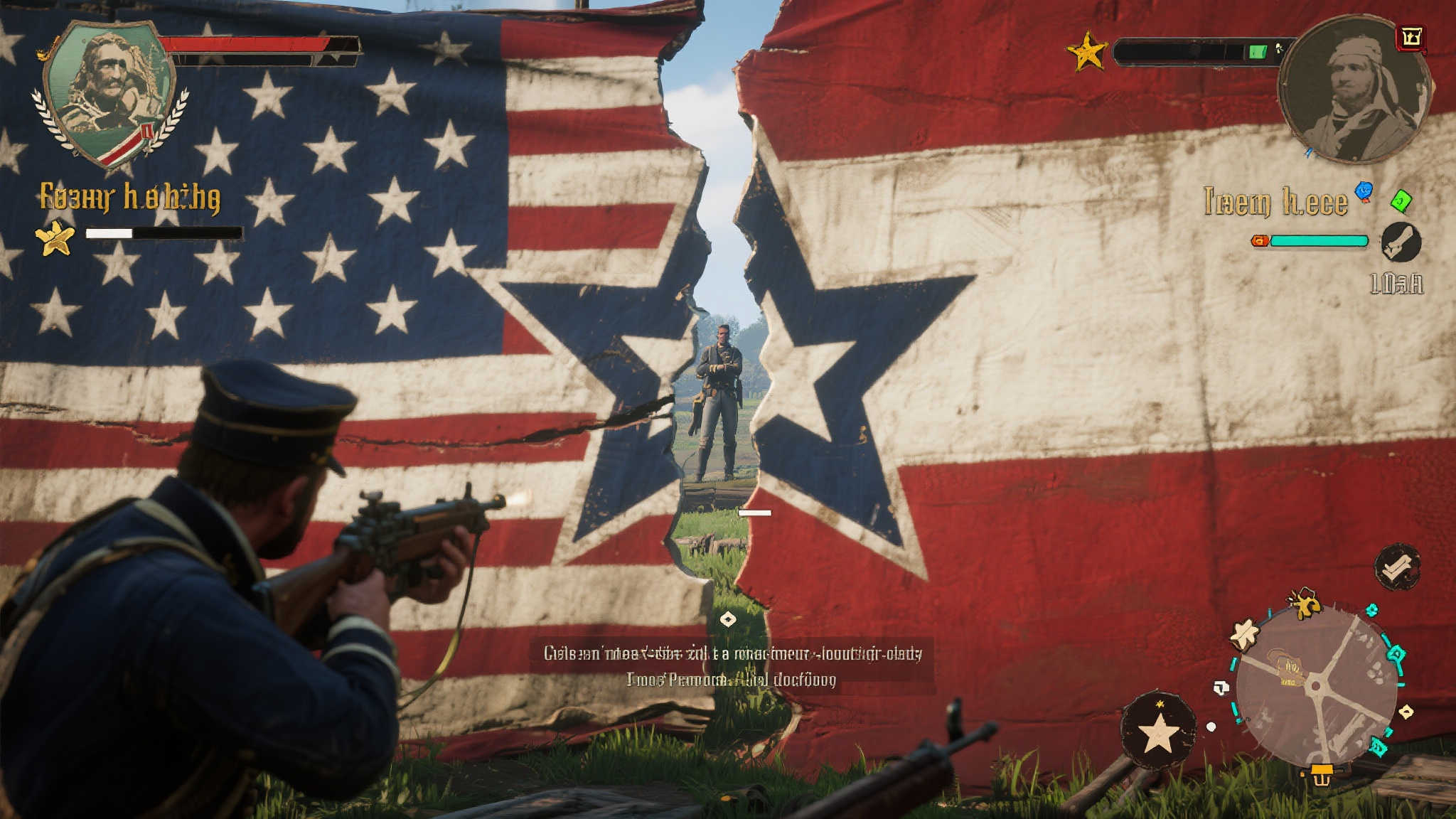Image resolution: width=1456 pixels, height=819 pixels.
Task: Click the gold star beside the top-right bar
Action: [x=1087, y=52]
